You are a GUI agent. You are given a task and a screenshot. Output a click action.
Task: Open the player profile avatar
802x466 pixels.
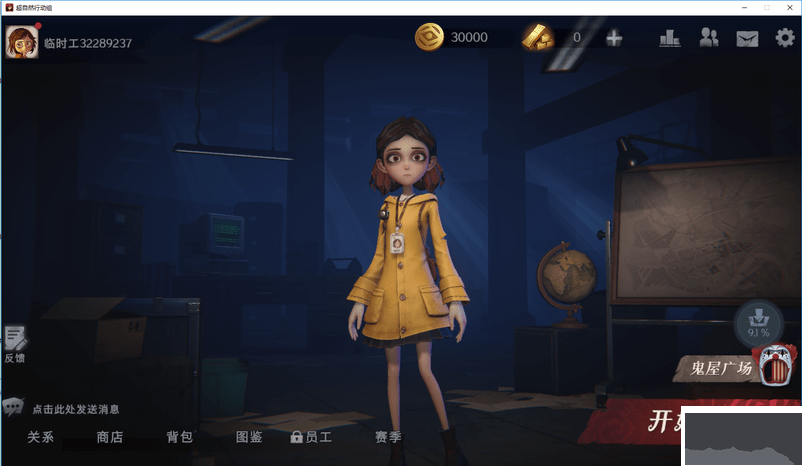coord(21,41)
